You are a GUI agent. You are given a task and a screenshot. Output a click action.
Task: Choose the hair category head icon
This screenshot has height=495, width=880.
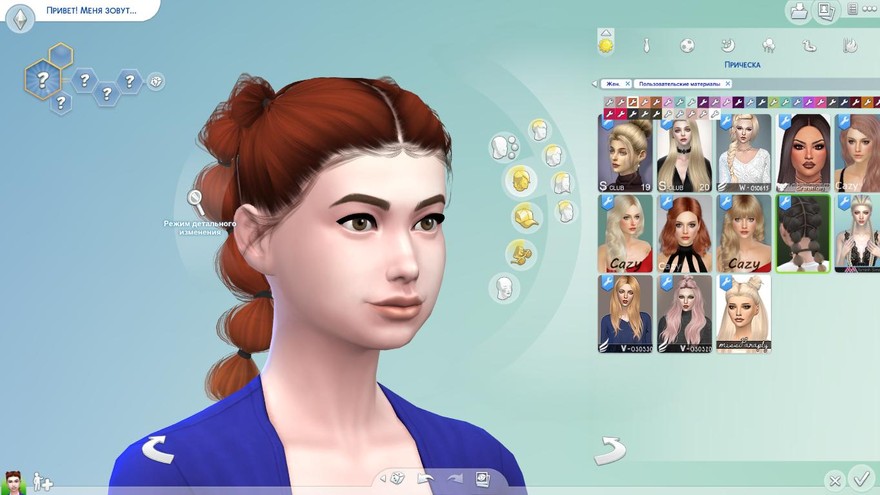(518, 180)
